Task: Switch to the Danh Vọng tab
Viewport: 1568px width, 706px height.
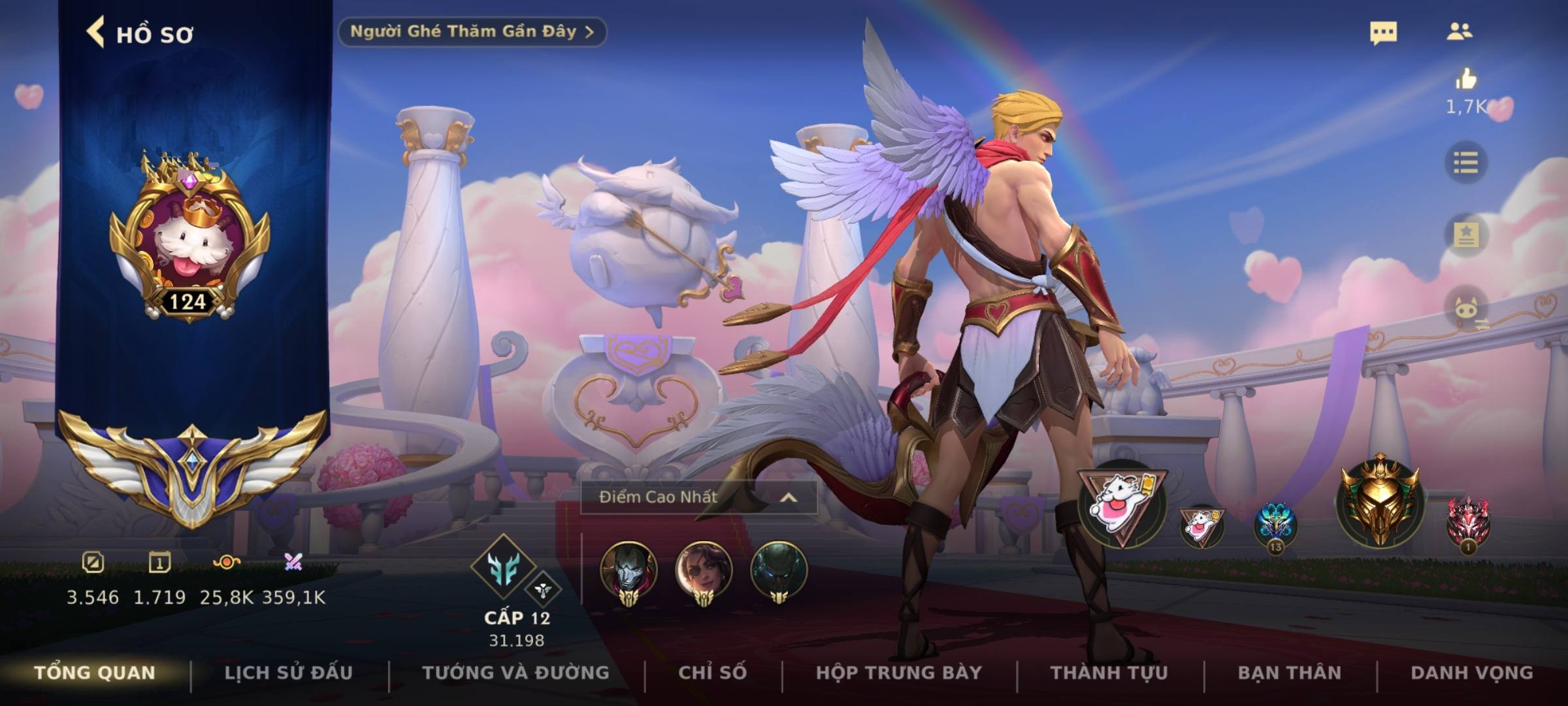Action: point(1471,673)
